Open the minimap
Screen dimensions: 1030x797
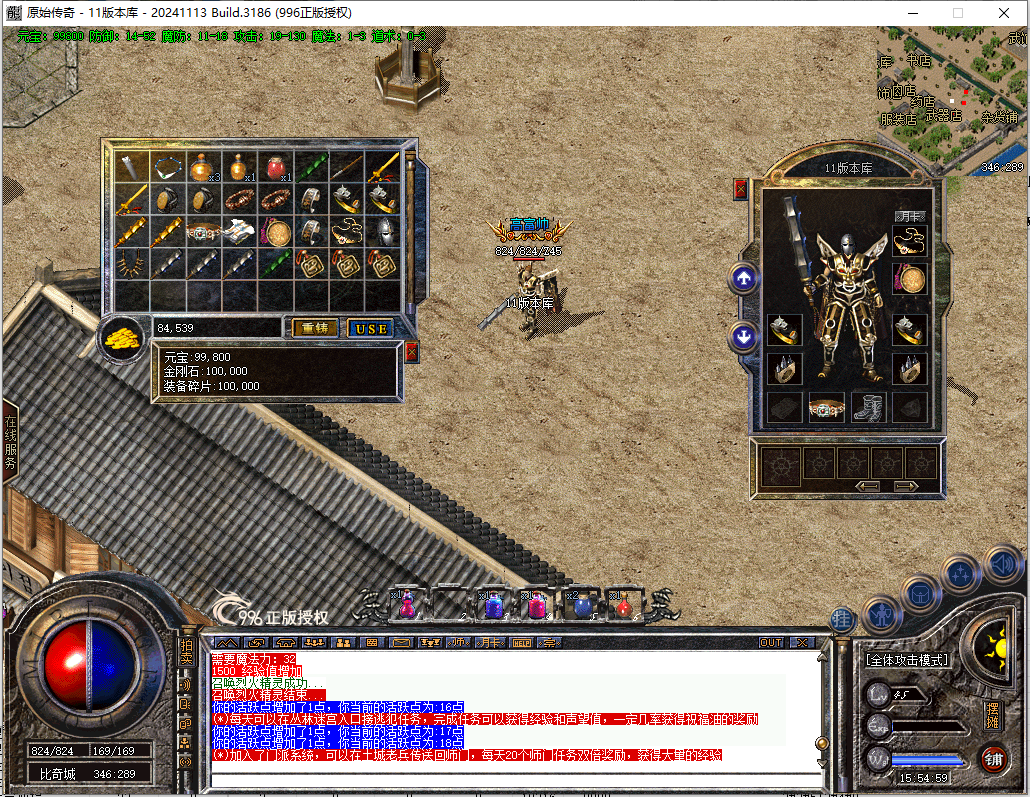point(952,100)
